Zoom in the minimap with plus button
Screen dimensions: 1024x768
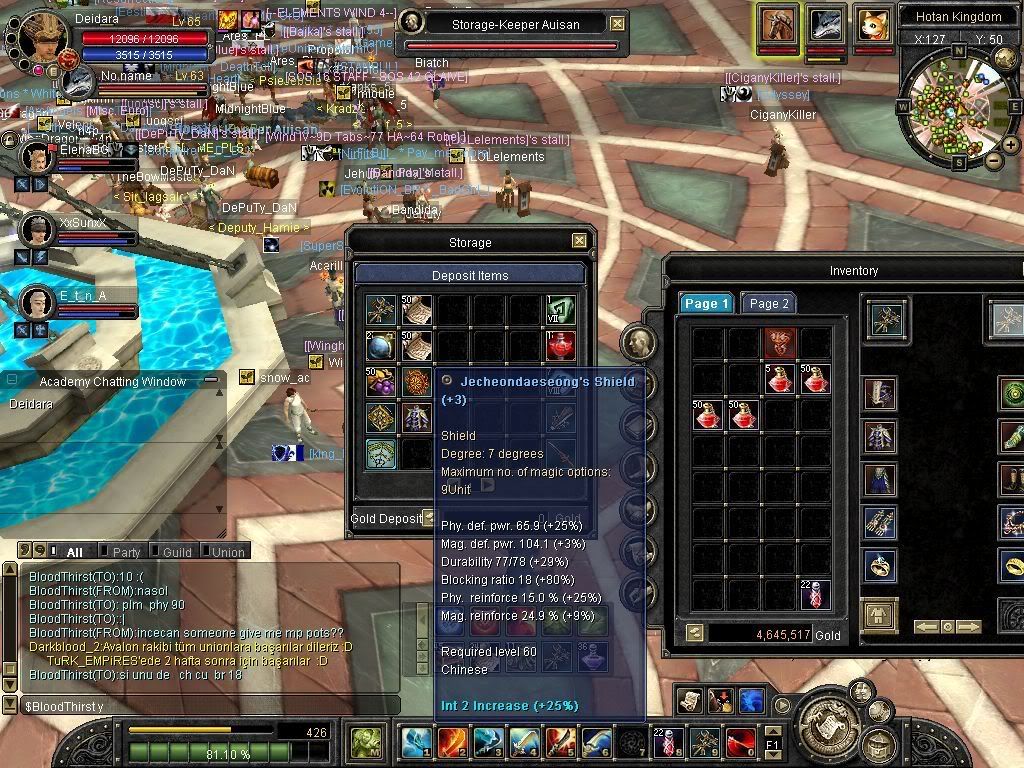pos(1011,145)
